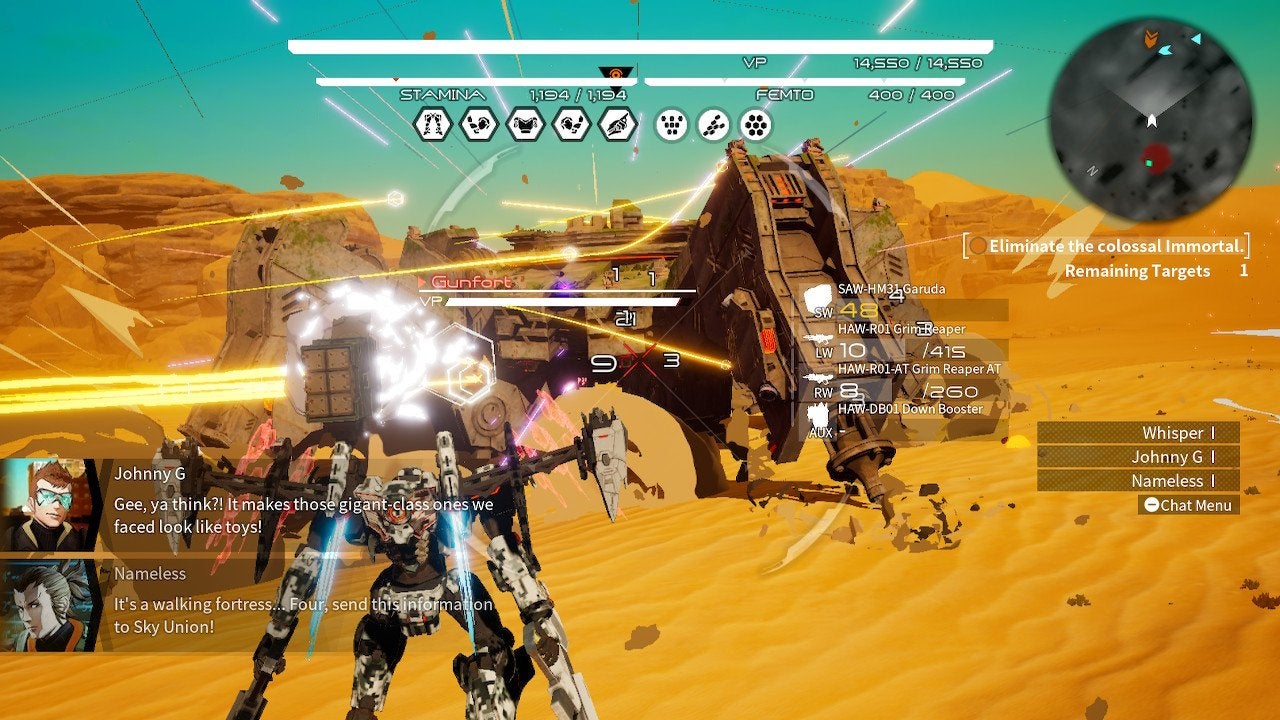Select the leg armor status icon
This screenshot has width=1280, height=720.
tap(434, 124)
